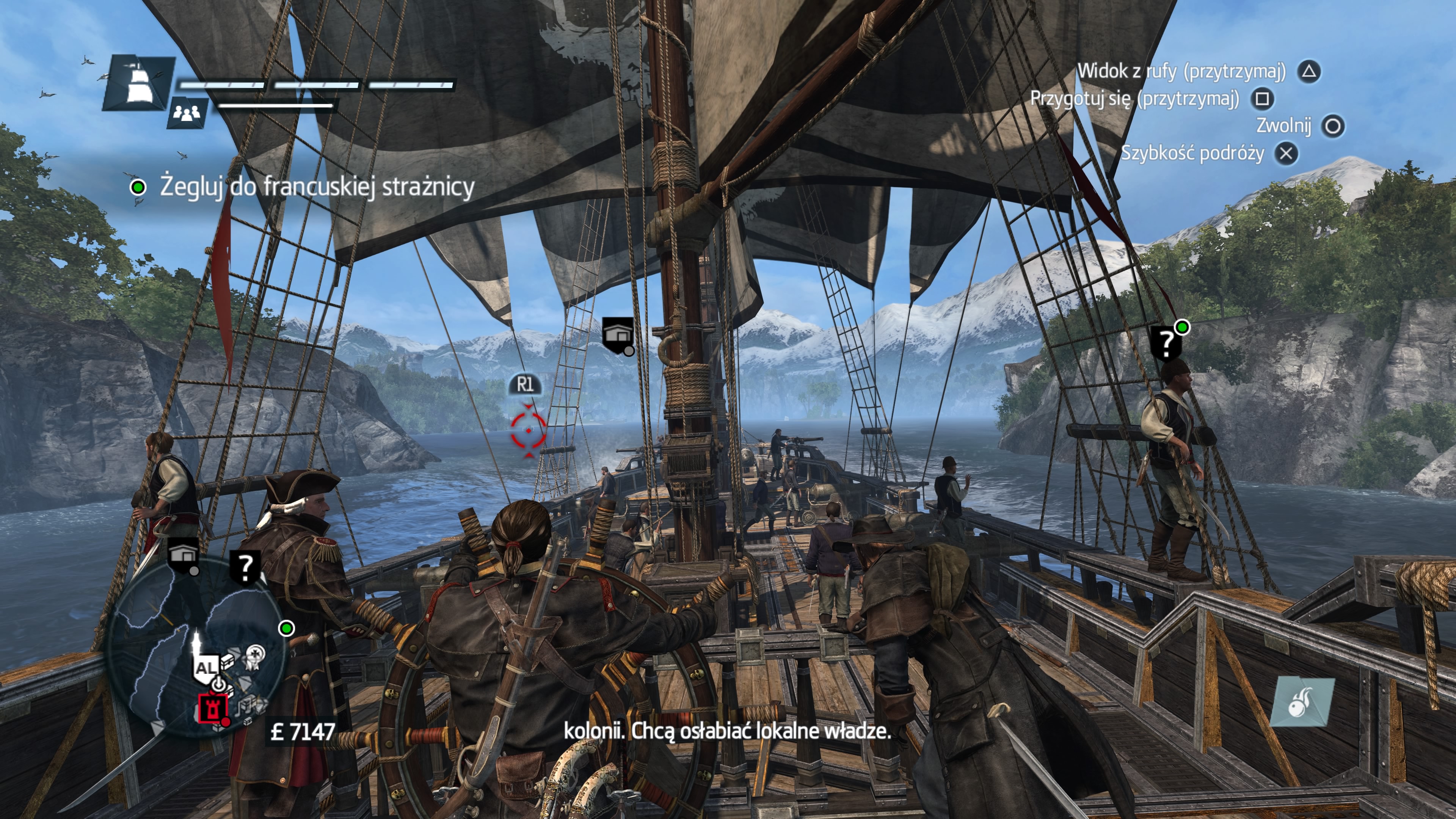Open the objective tracker for the French outpost
The height and width of the screenshot is (819, 1456).
[317, 187]
